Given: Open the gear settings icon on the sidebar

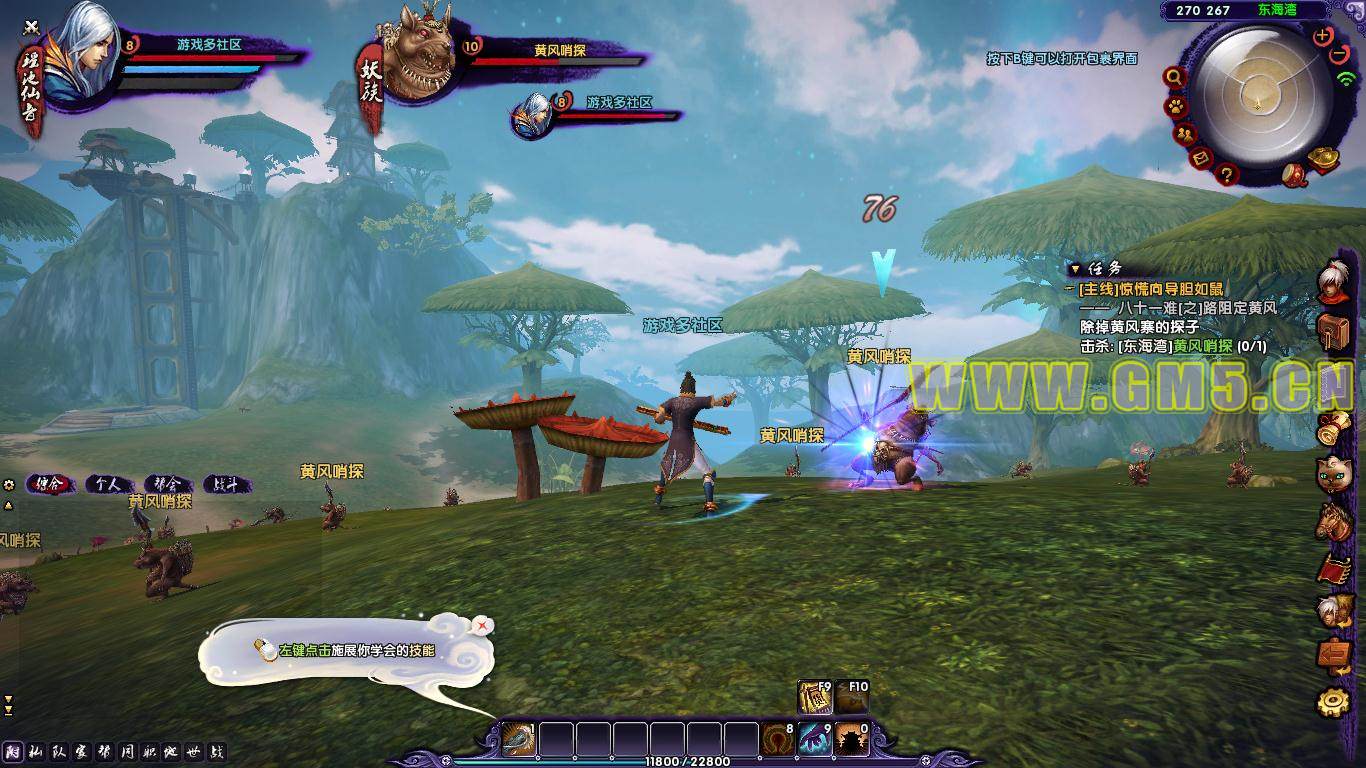Looking at the screenshot, I should [x=1333, y=701].
